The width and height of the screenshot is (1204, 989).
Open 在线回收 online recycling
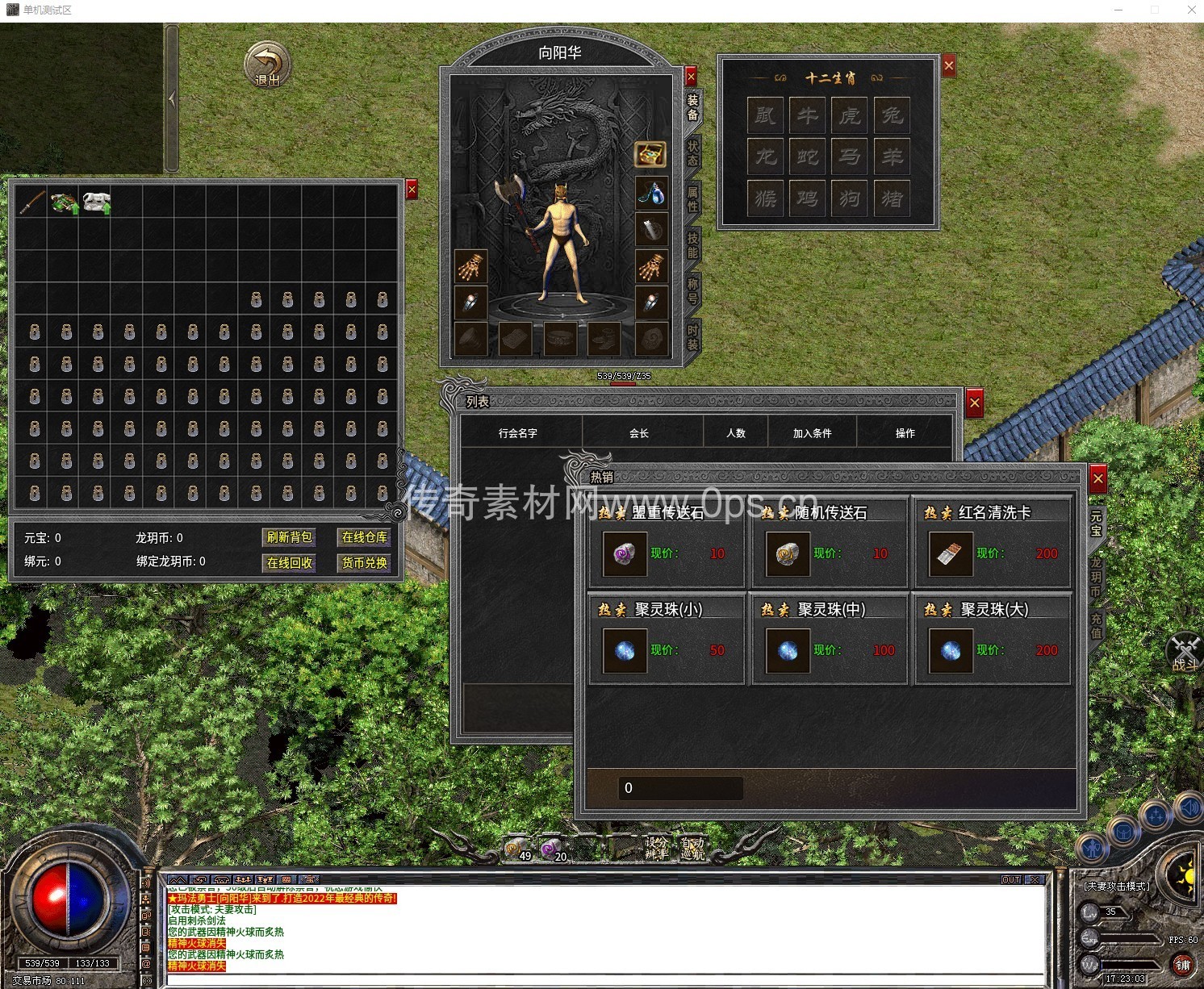pyautogui.click(x=289, y=562)
